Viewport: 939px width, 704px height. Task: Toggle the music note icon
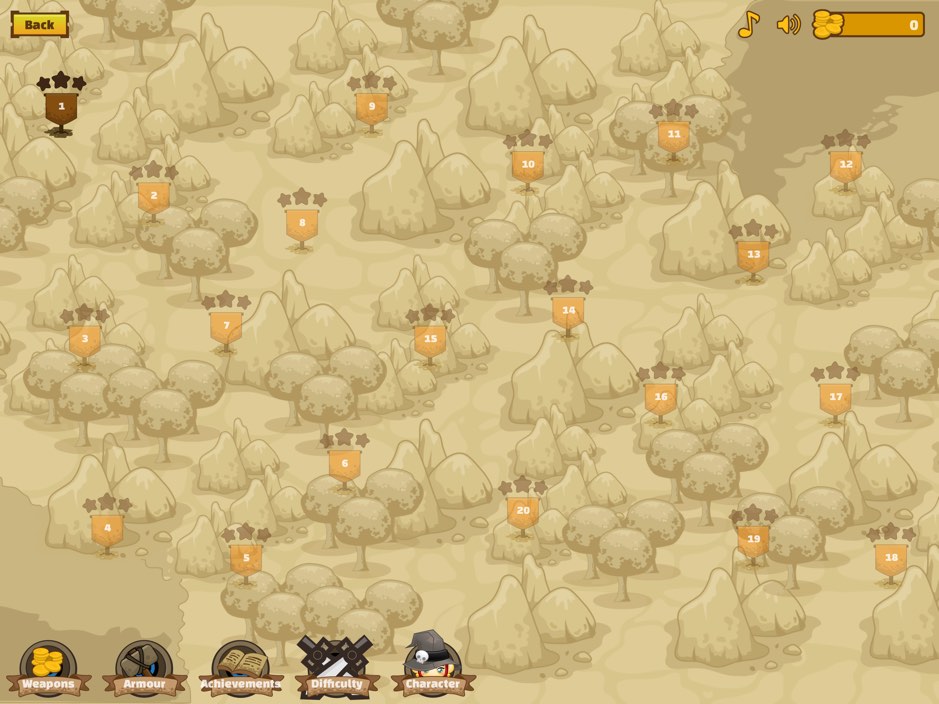tap(748, 24)
